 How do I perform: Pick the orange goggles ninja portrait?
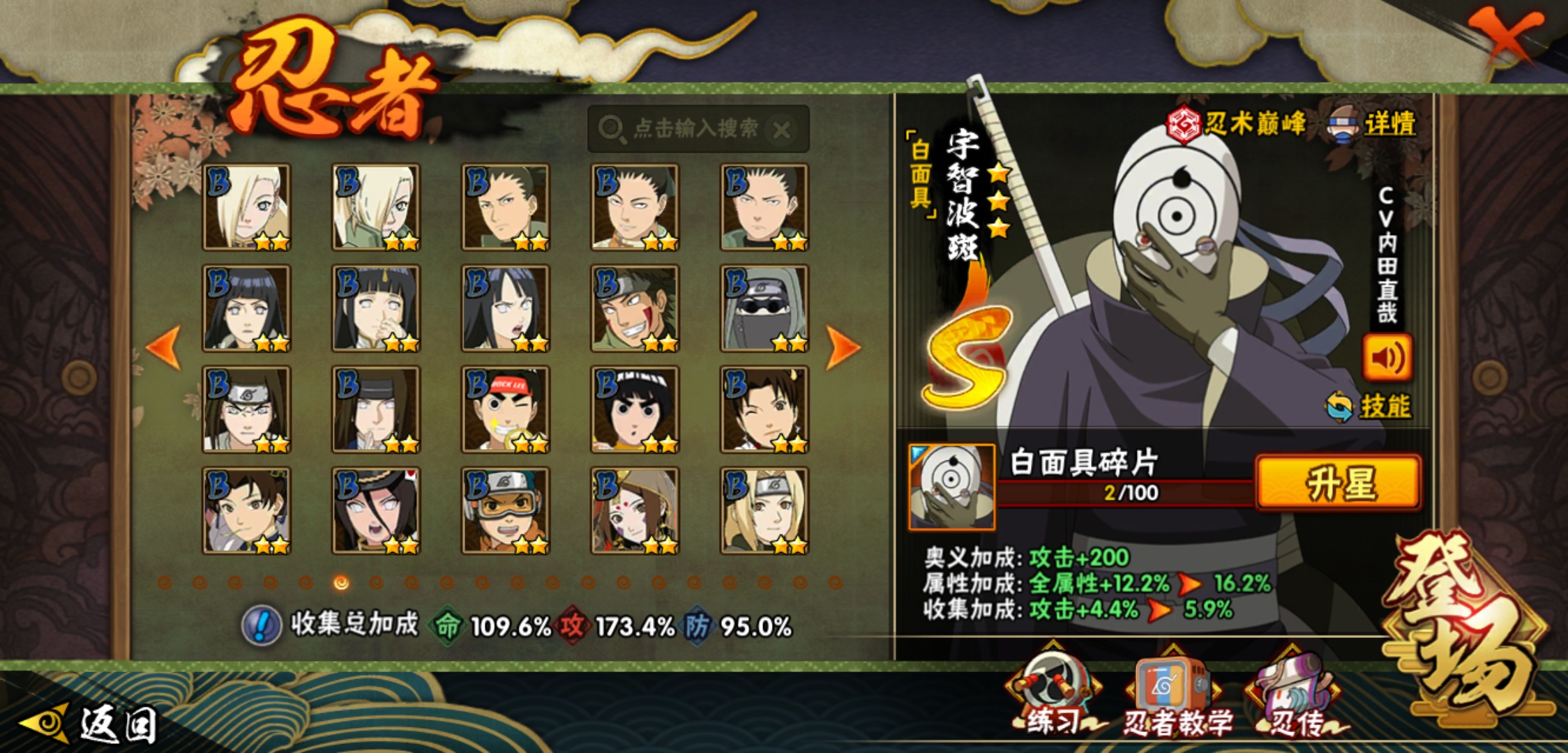tap(506, 511)
